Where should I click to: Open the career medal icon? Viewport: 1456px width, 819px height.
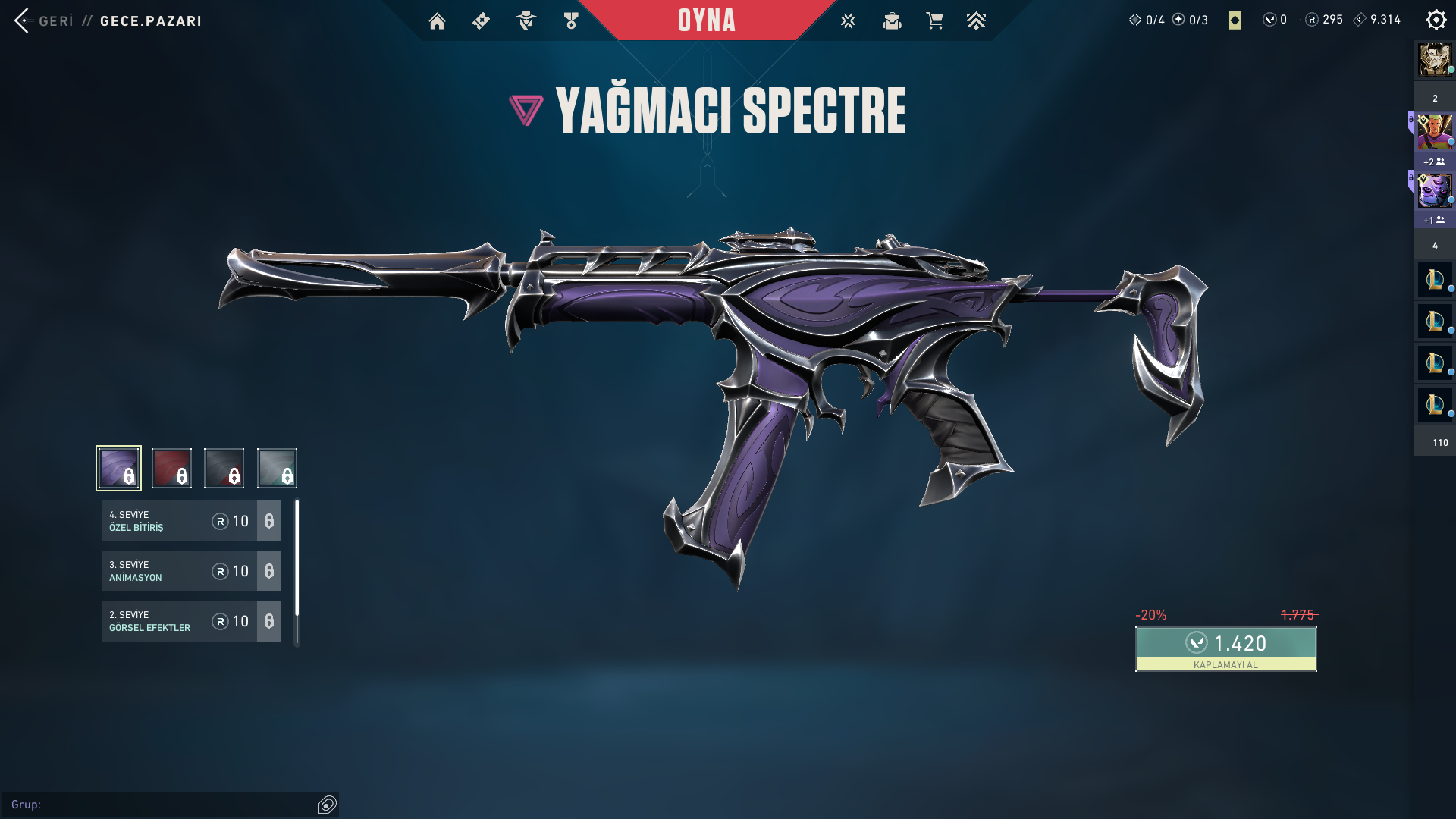571,21
